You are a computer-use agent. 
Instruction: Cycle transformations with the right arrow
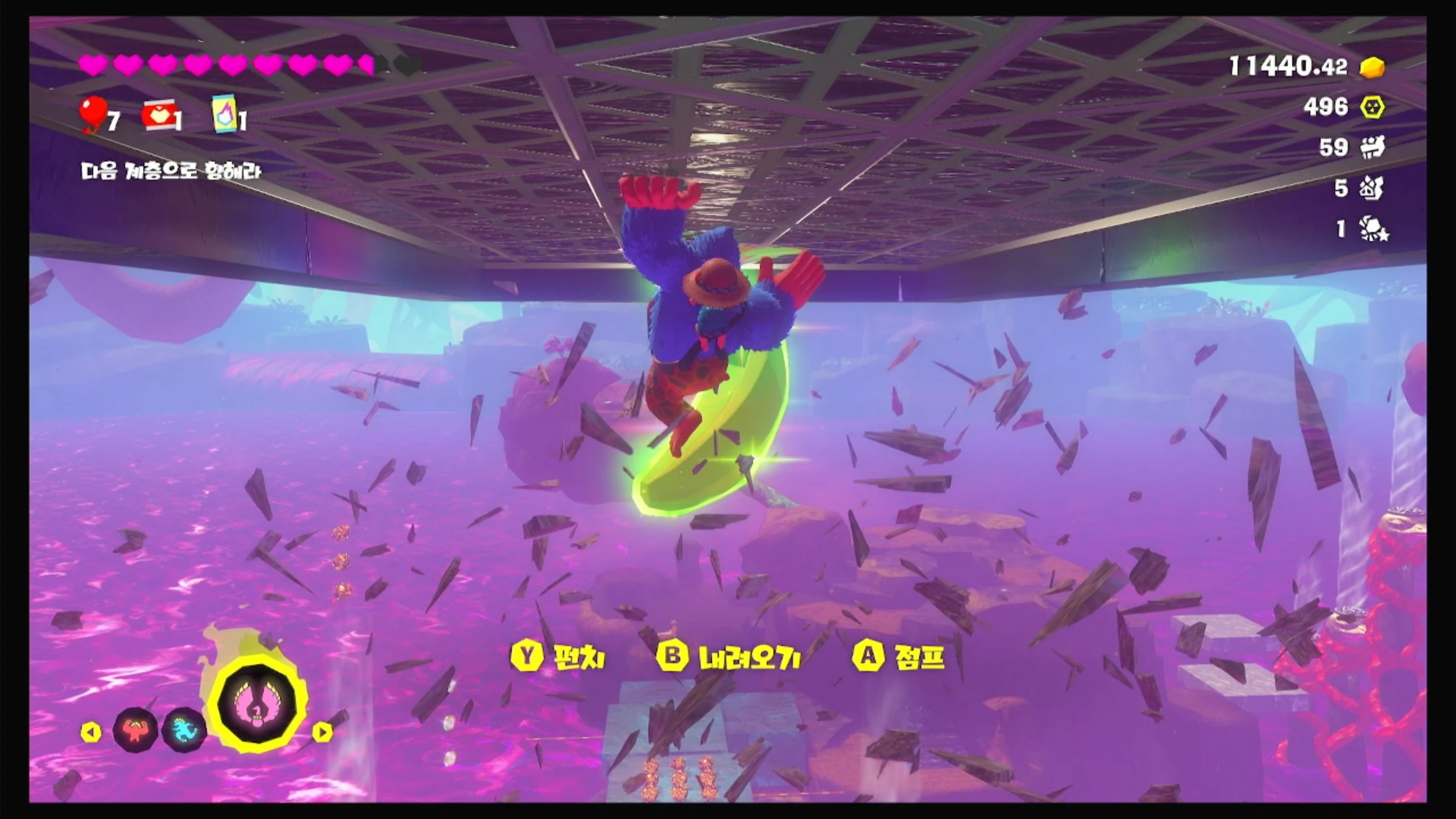coord(322,732)
